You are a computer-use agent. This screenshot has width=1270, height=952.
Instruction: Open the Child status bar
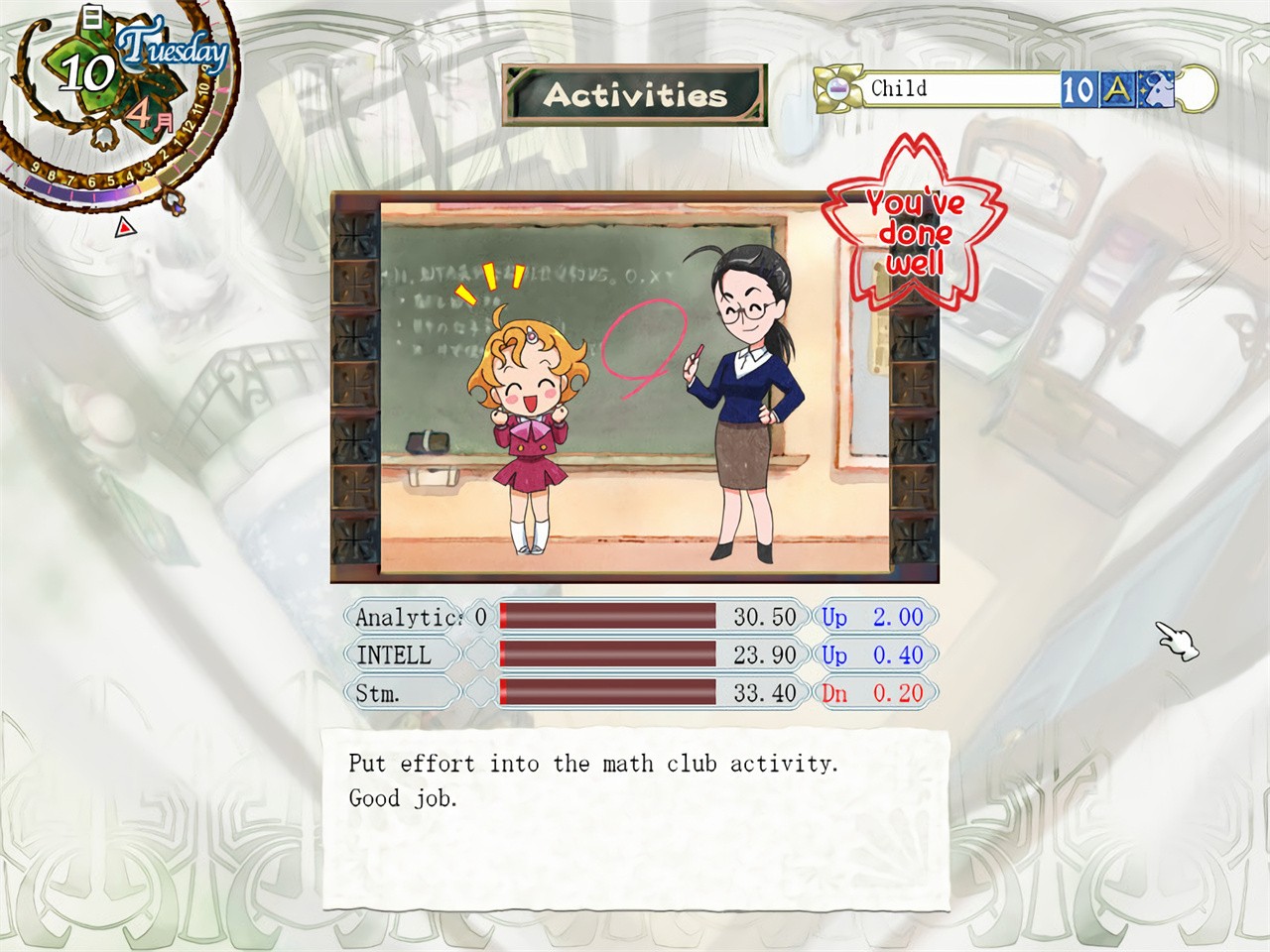pyautogui.click(x=962, y=89)
